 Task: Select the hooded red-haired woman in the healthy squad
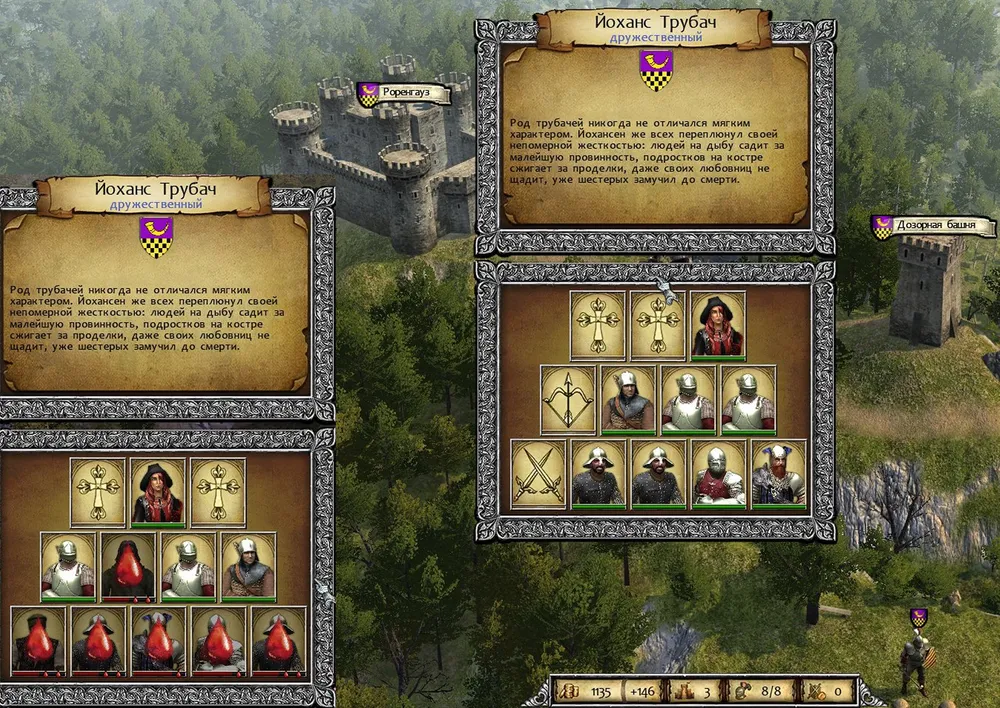718,325
